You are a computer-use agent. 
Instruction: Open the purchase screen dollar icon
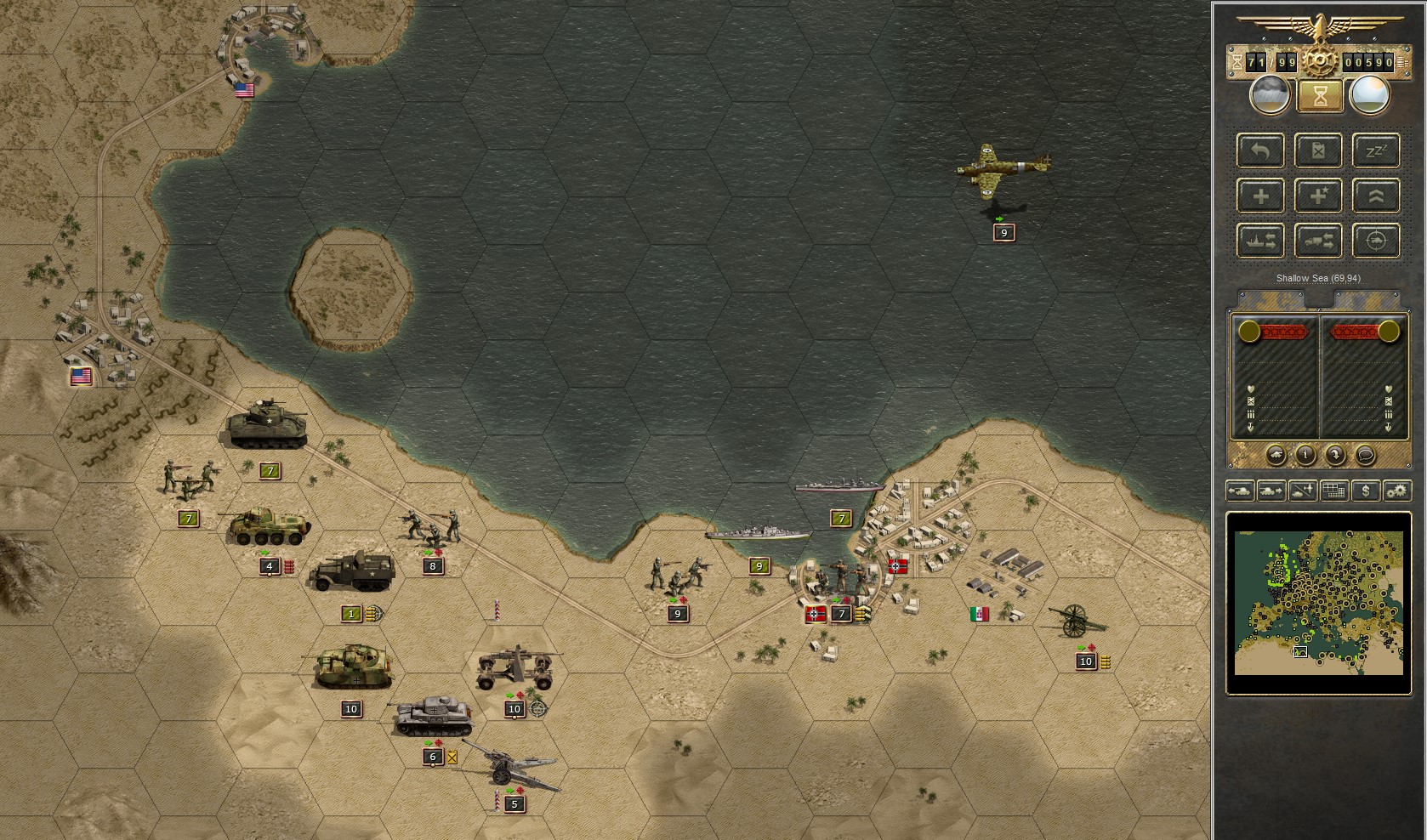(x=1367, y=491)
